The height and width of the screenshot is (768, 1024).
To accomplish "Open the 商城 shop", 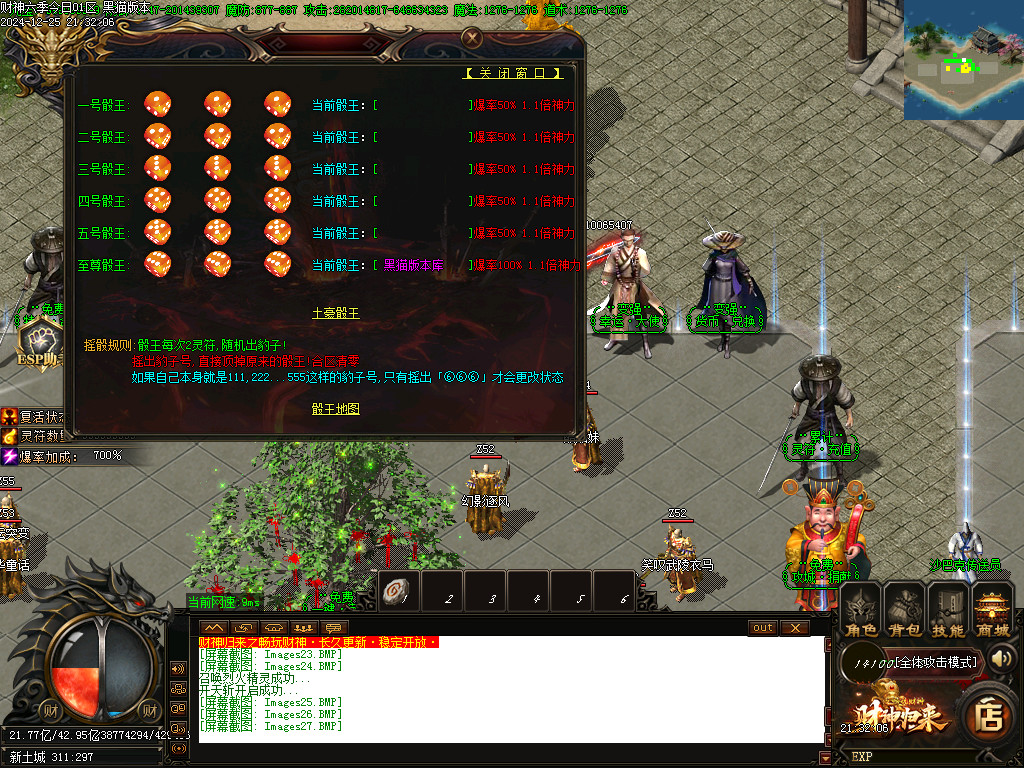I will click(x=992, y=610).
